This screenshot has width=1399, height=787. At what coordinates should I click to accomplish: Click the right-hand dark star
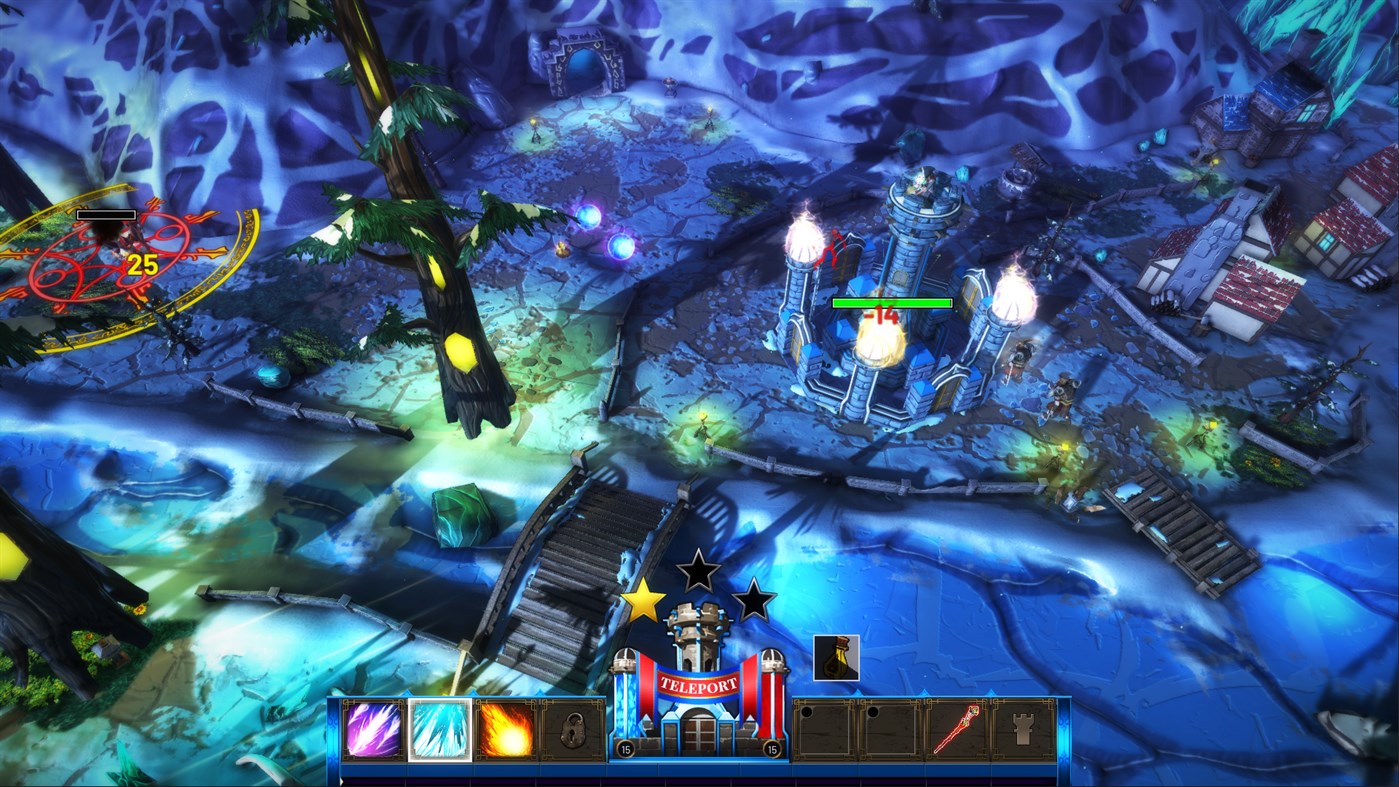pyautogui.click(x=753, y=601)
